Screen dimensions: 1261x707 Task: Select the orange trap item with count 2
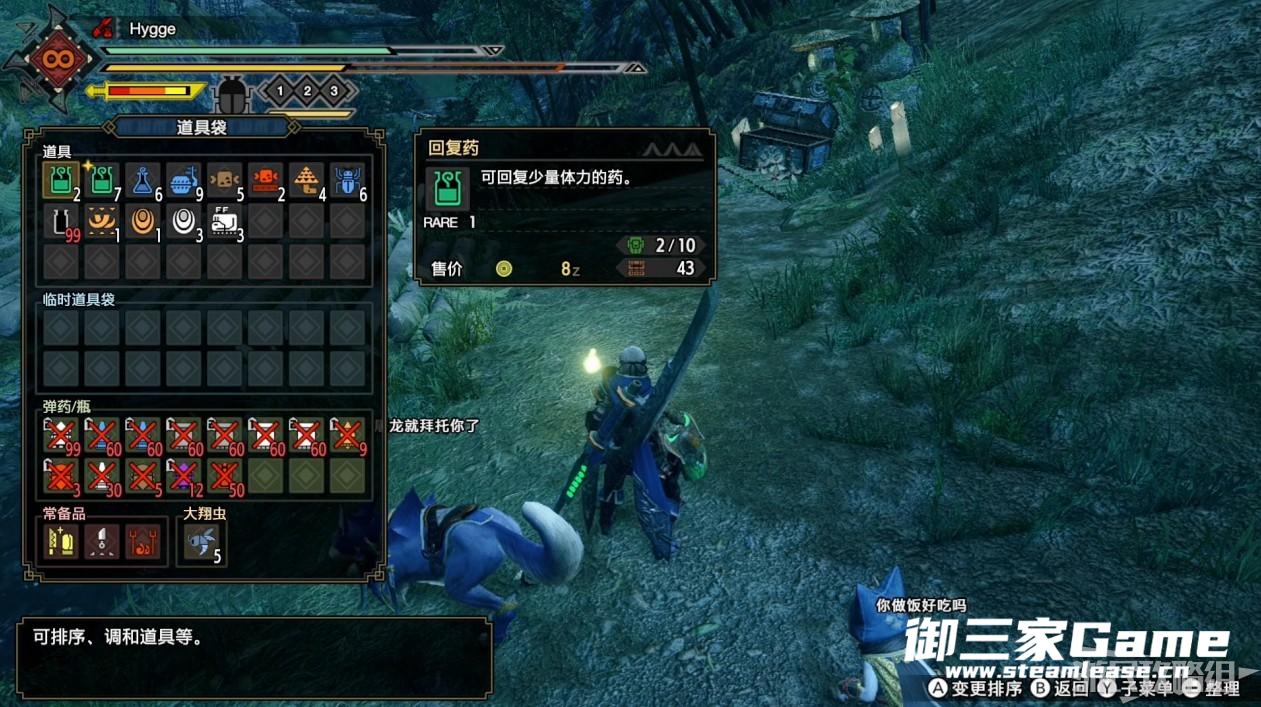coord(266,181)
